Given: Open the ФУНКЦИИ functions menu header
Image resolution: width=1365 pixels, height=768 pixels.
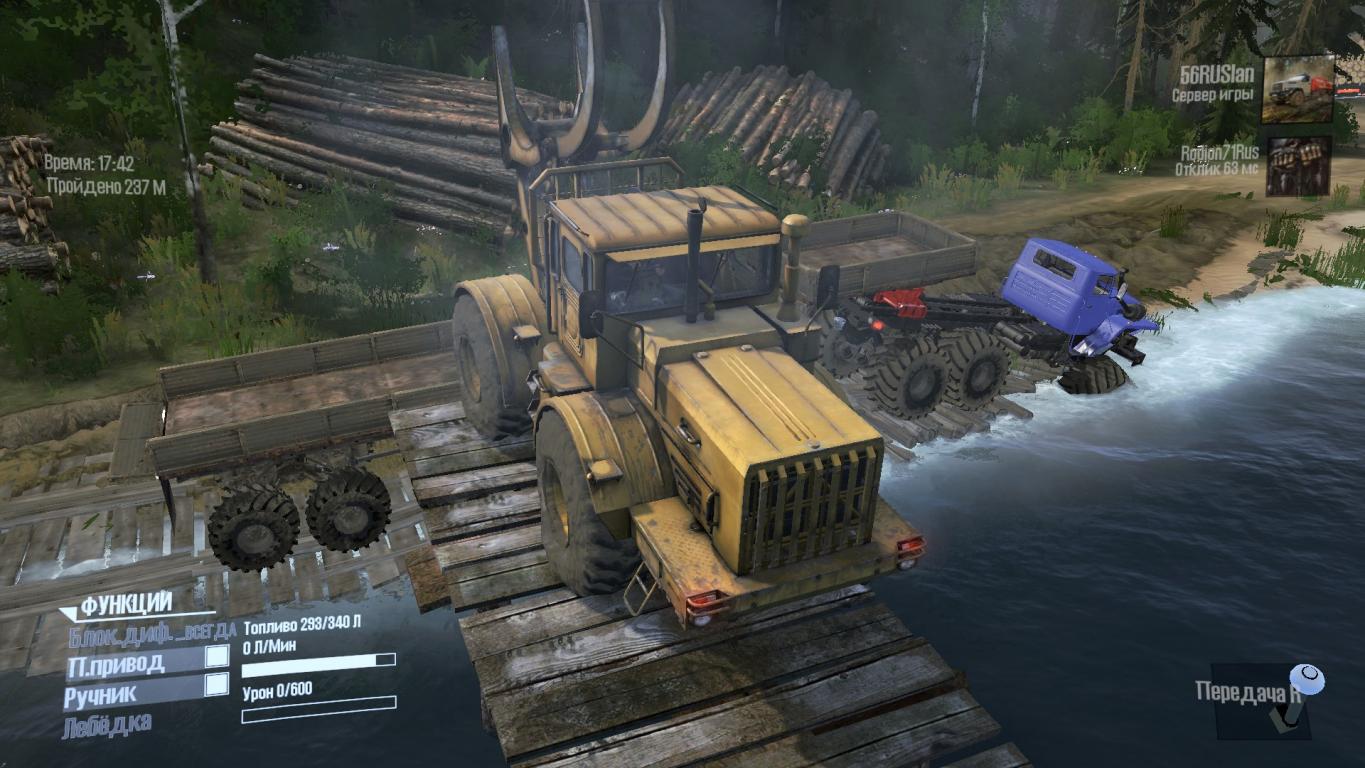Looking at the screenshot, I should point(127,604).
